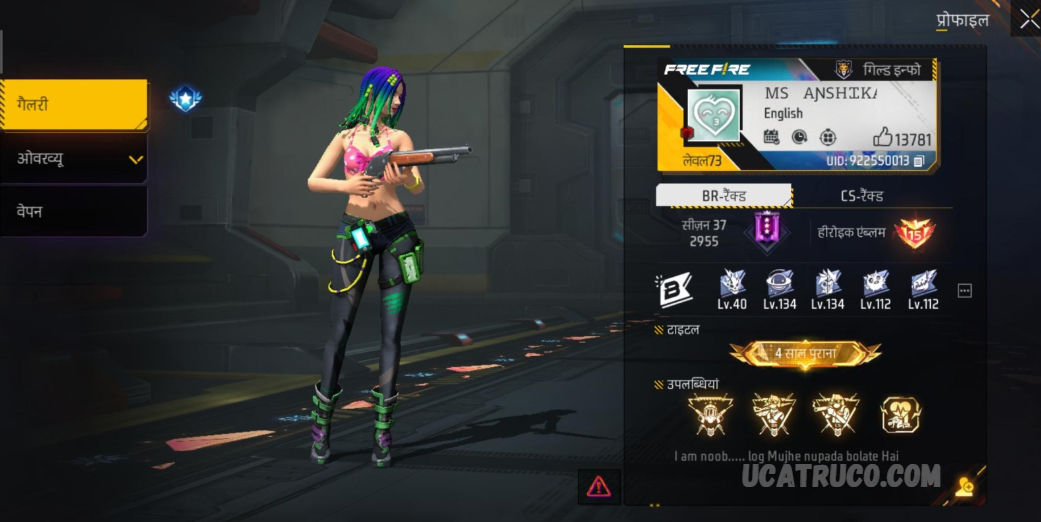Open the three-dots more badges button
1041x522 pixels.
click(x=964, y=291)
